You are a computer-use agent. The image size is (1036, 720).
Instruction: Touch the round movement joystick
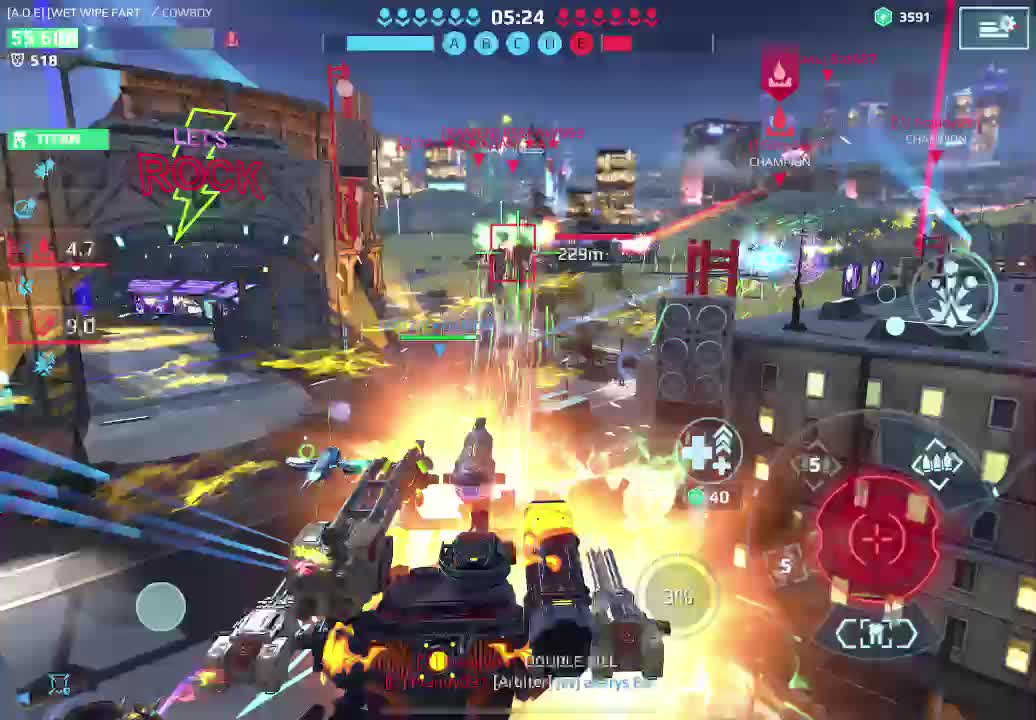click(161, 606)
